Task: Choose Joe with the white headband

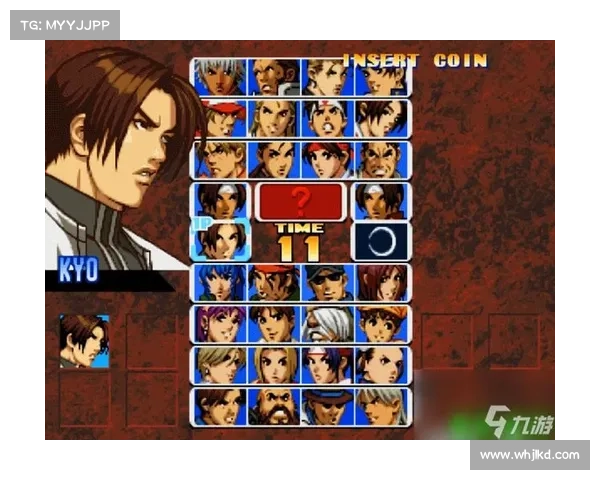Action: (327, 117)
